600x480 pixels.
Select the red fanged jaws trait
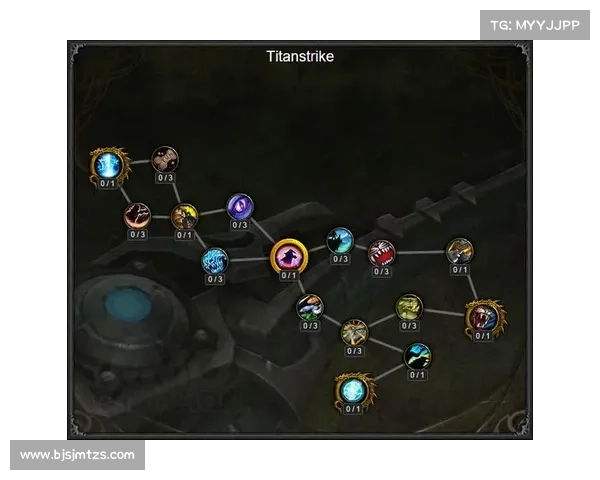click(381, 252)
